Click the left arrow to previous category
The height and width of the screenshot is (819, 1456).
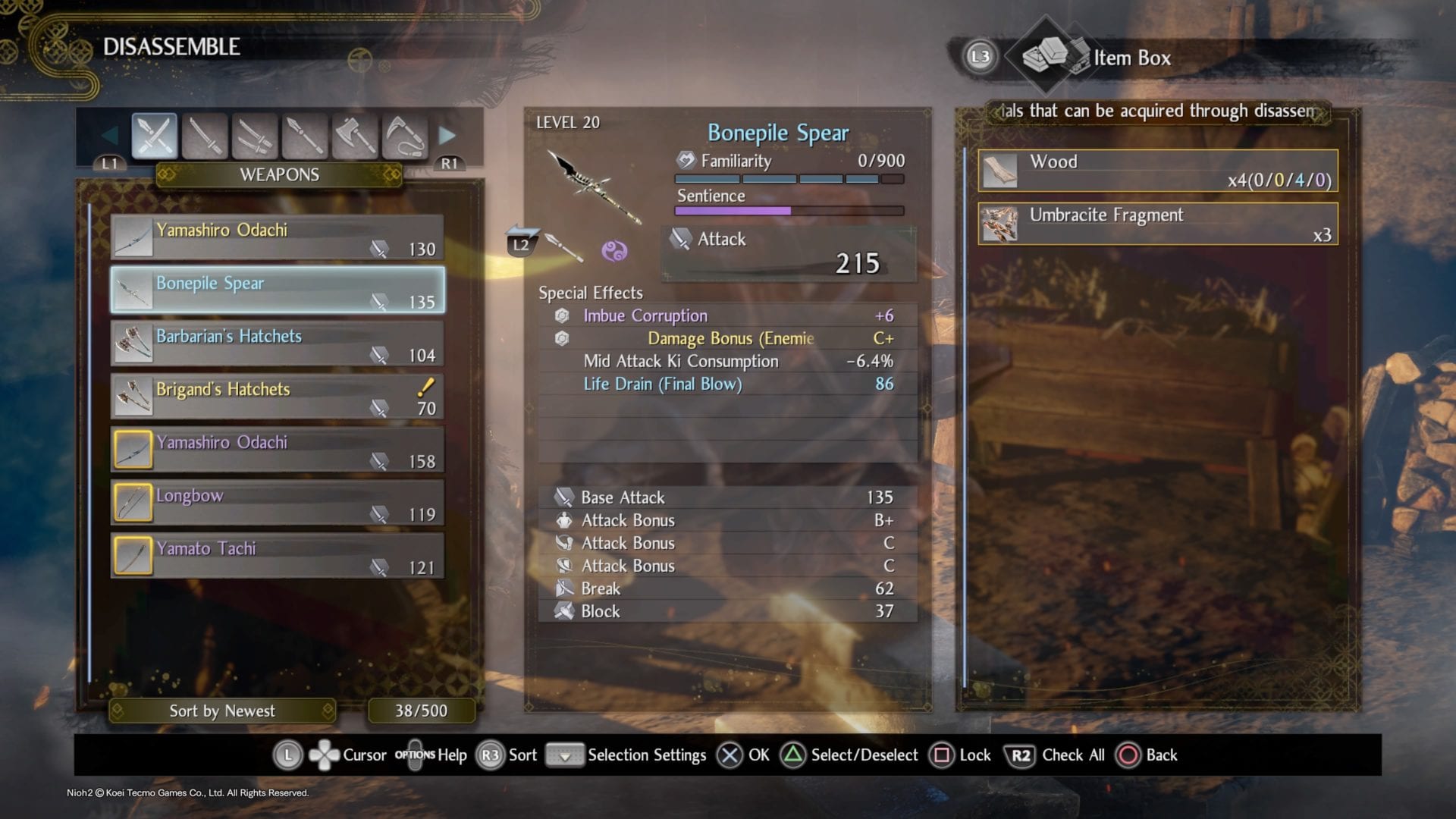point(110,136)
